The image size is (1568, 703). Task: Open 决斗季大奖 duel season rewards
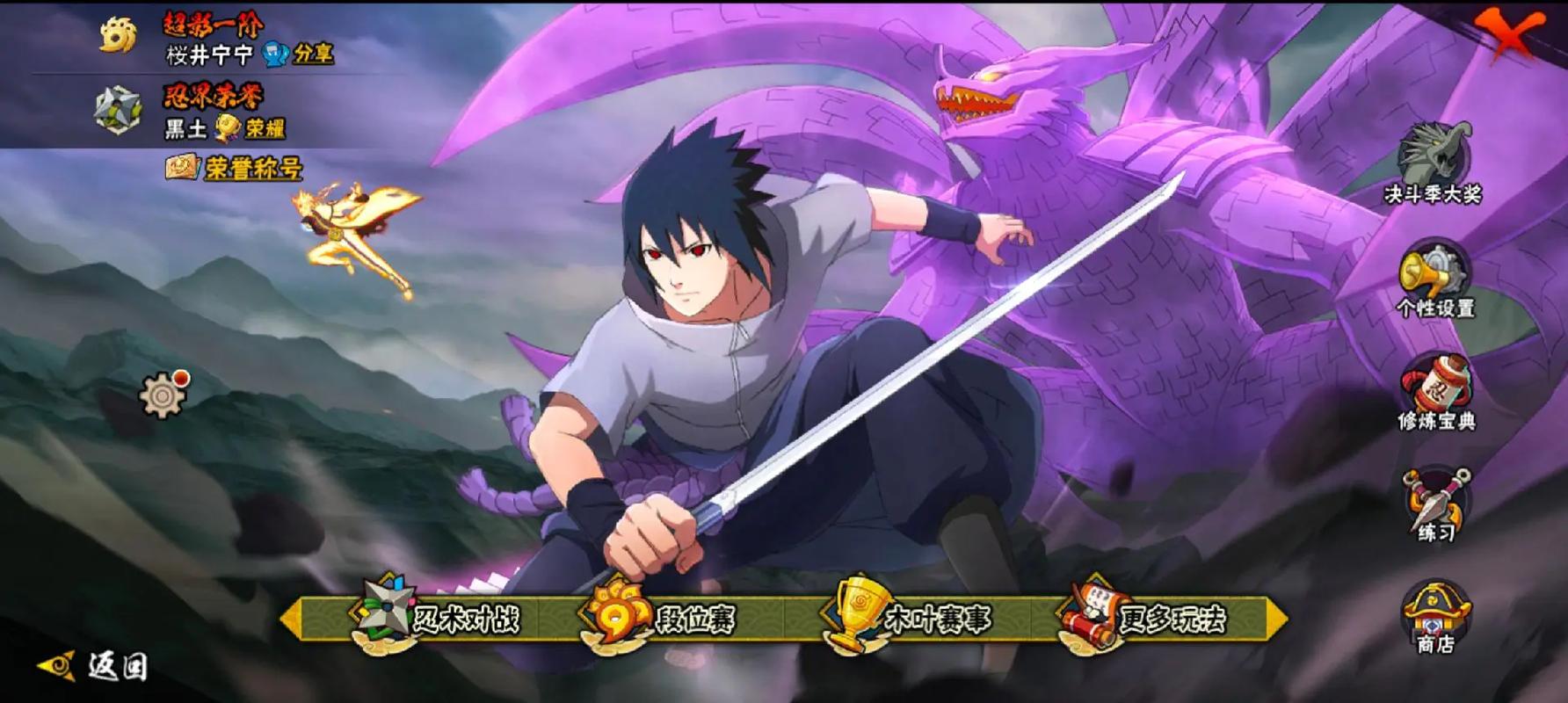tap(1434, 164)
